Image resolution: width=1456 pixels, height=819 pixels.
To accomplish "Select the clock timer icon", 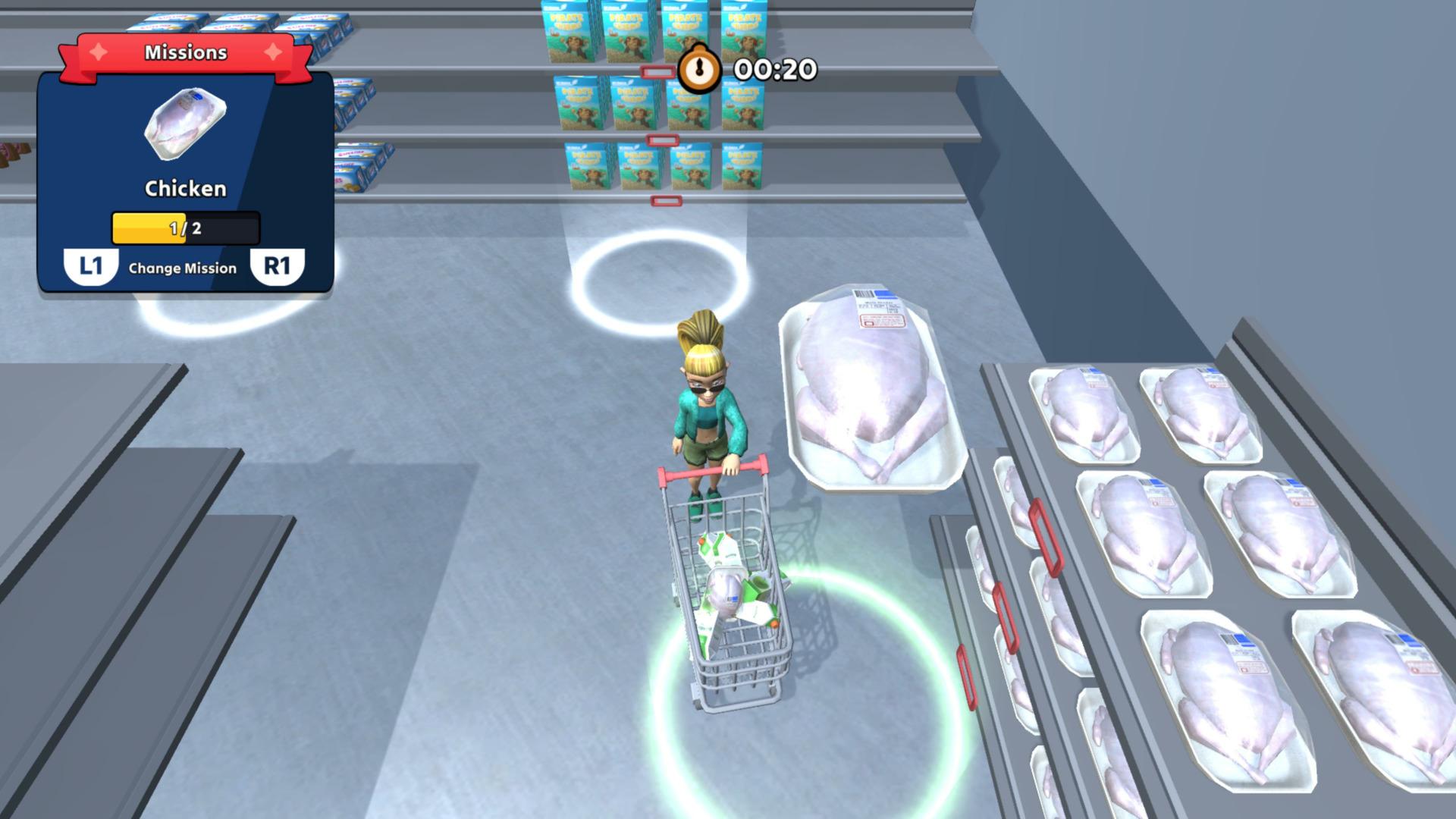I will click(699, 68).
